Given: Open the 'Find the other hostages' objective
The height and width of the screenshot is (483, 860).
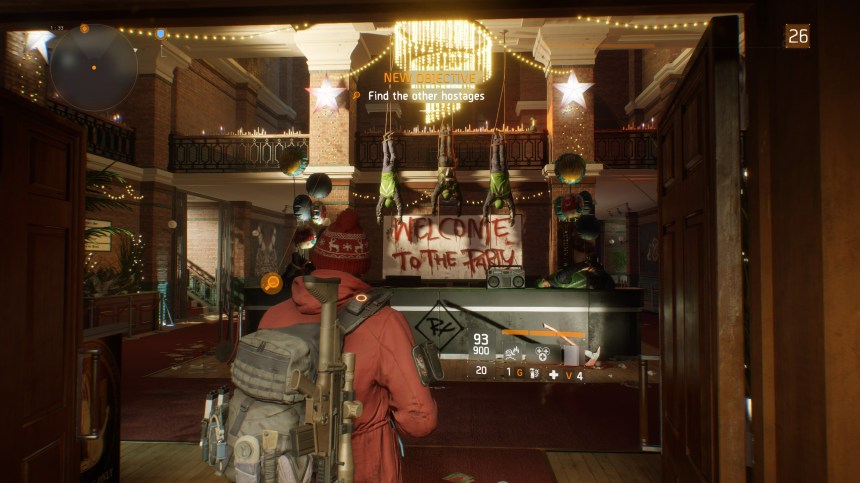Looking at the screenshot, I should [426, 96].
